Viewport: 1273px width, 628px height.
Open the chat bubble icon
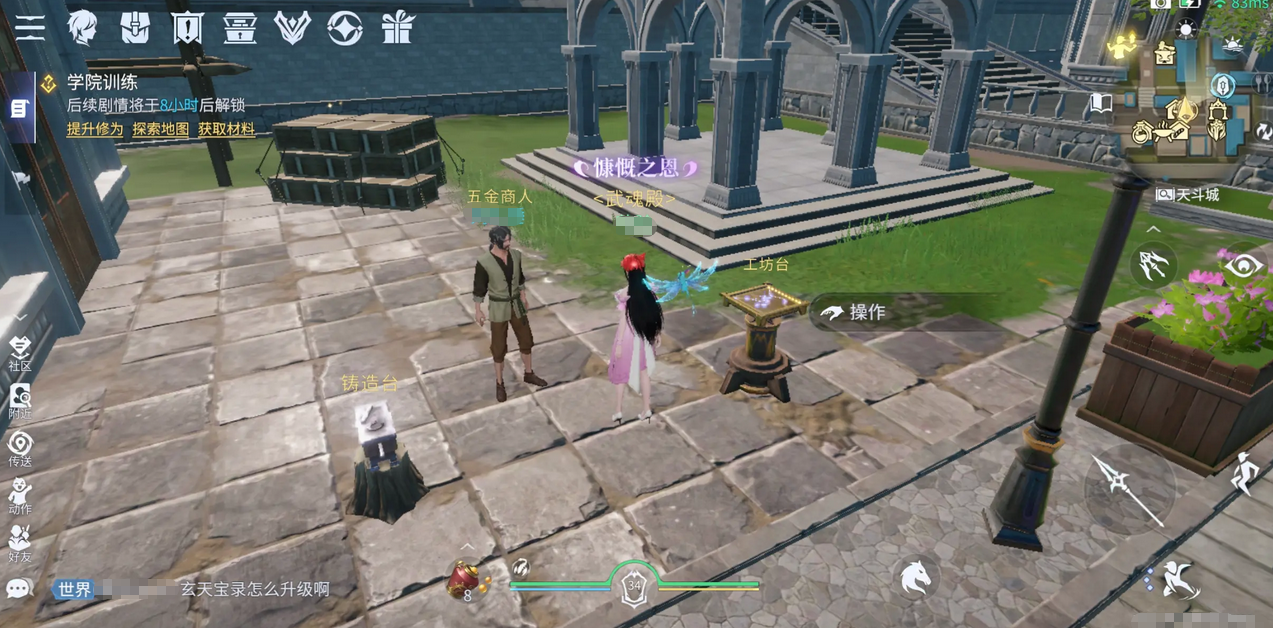(x=19, y=589)
